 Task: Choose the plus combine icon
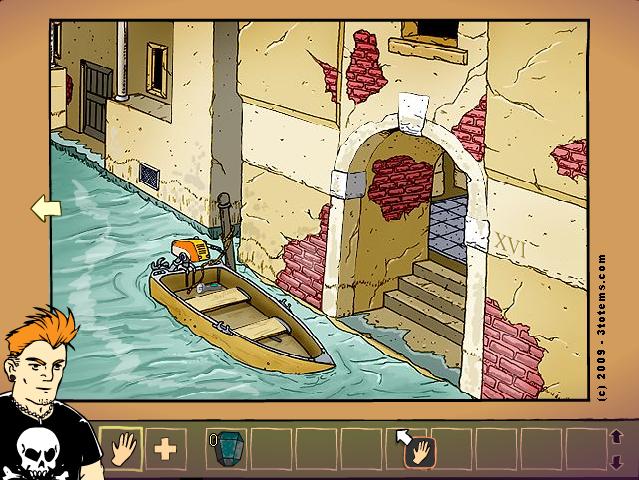(x=165, y=448)
